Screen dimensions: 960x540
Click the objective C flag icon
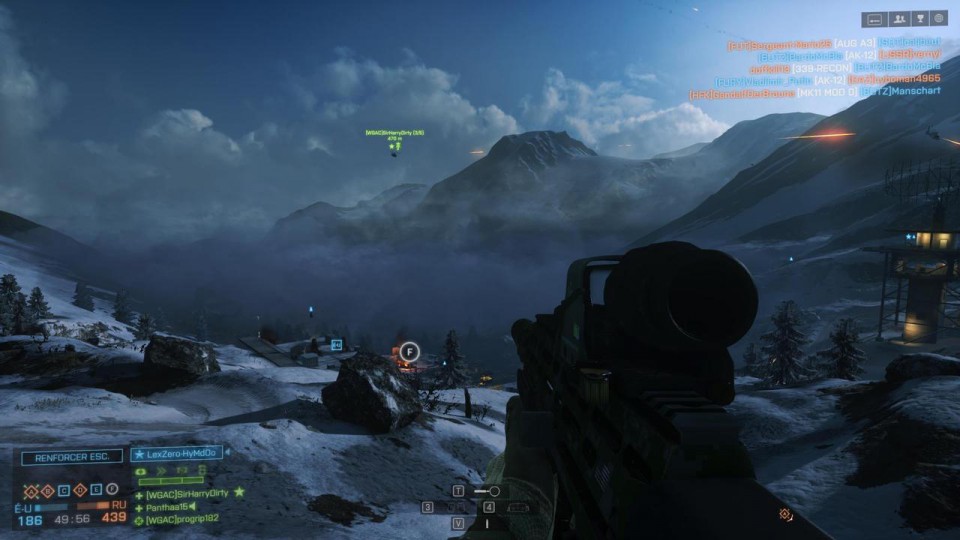pyautogui.click(x=64, y=490)
